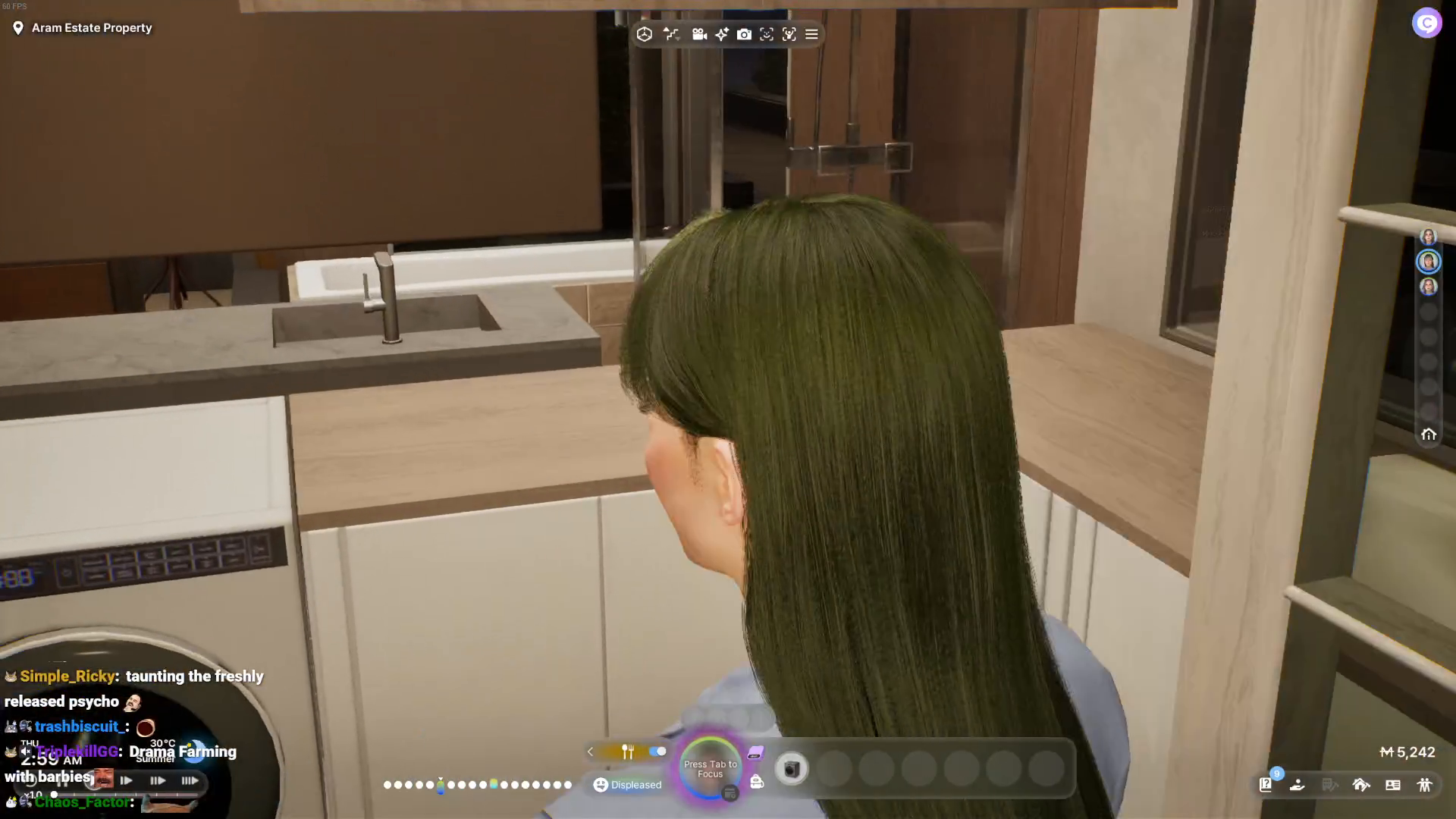Collapse the needs bar with the left chevron
Viewport: 1456px width, 819px height.
[x=590, y=752]
